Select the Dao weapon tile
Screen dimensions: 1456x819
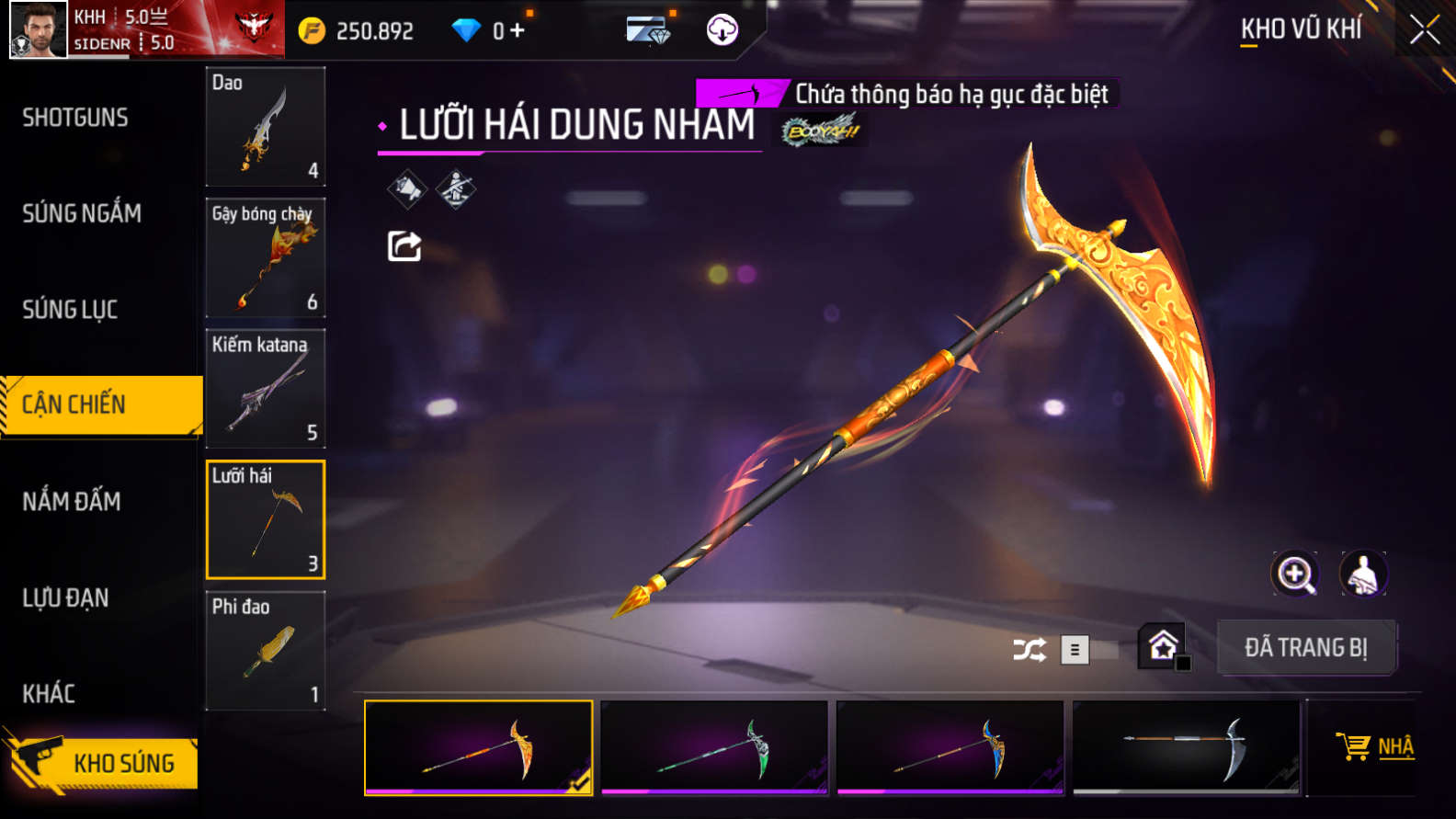[x=265, y=127]
